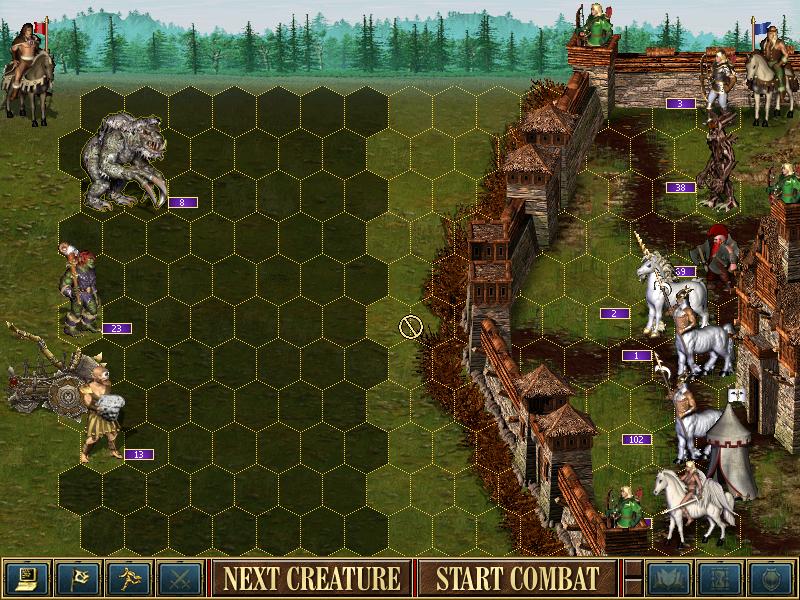Activate the shield defend button
800x600 pixels.
(x=771, y=578)
